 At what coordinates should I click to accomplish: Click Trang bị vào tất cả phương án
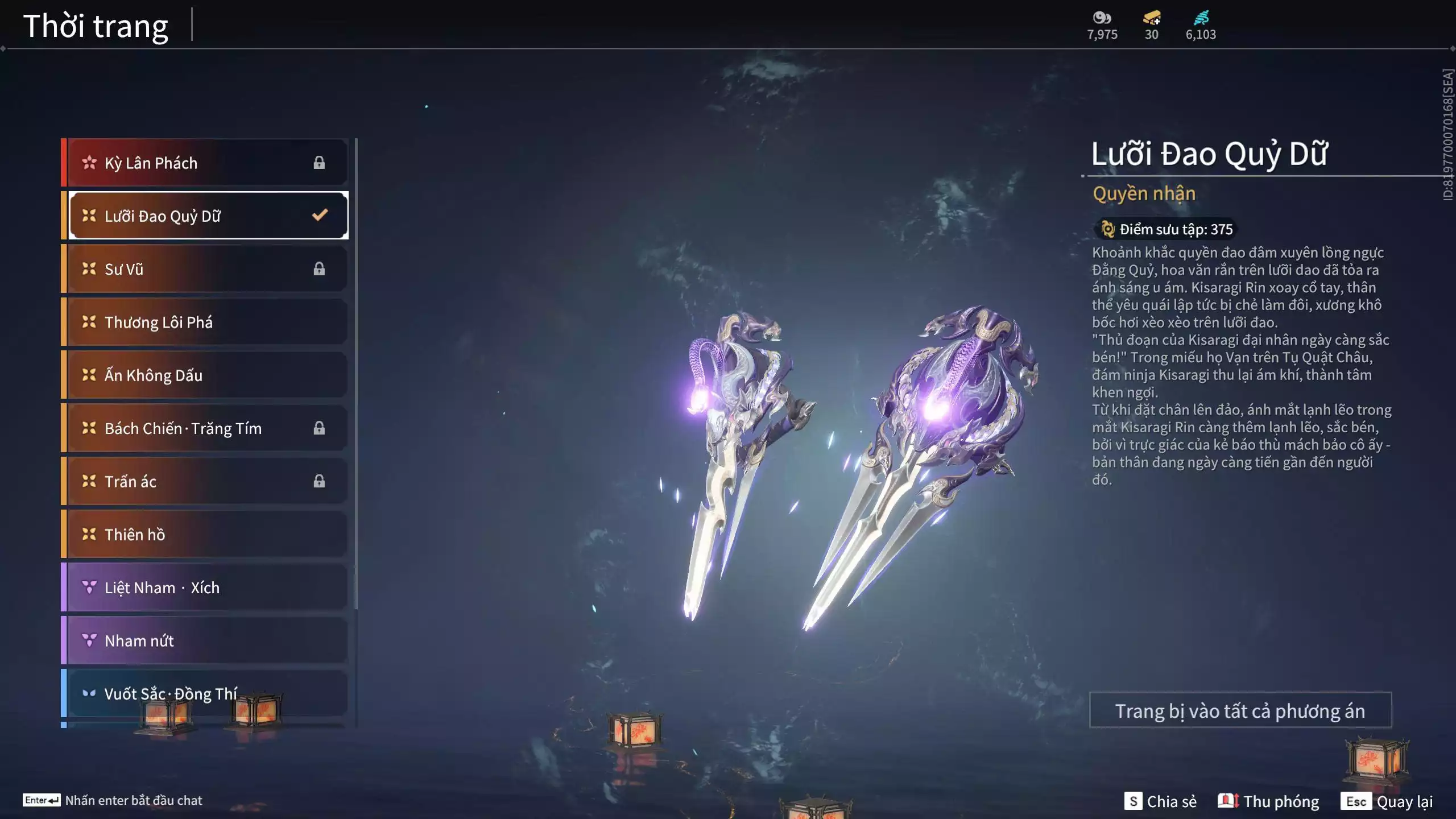coord(1240,710)
